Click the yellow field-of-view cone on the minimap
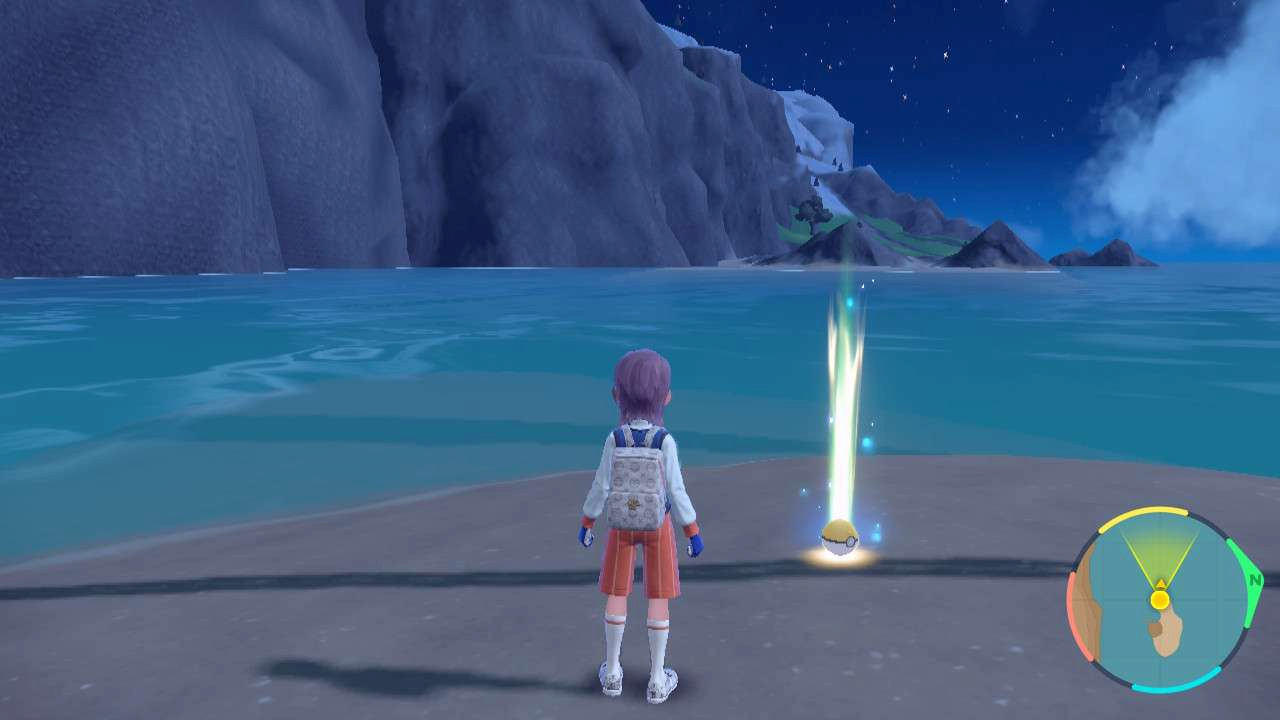1280x720 pixels. (x=1160, y=558)
